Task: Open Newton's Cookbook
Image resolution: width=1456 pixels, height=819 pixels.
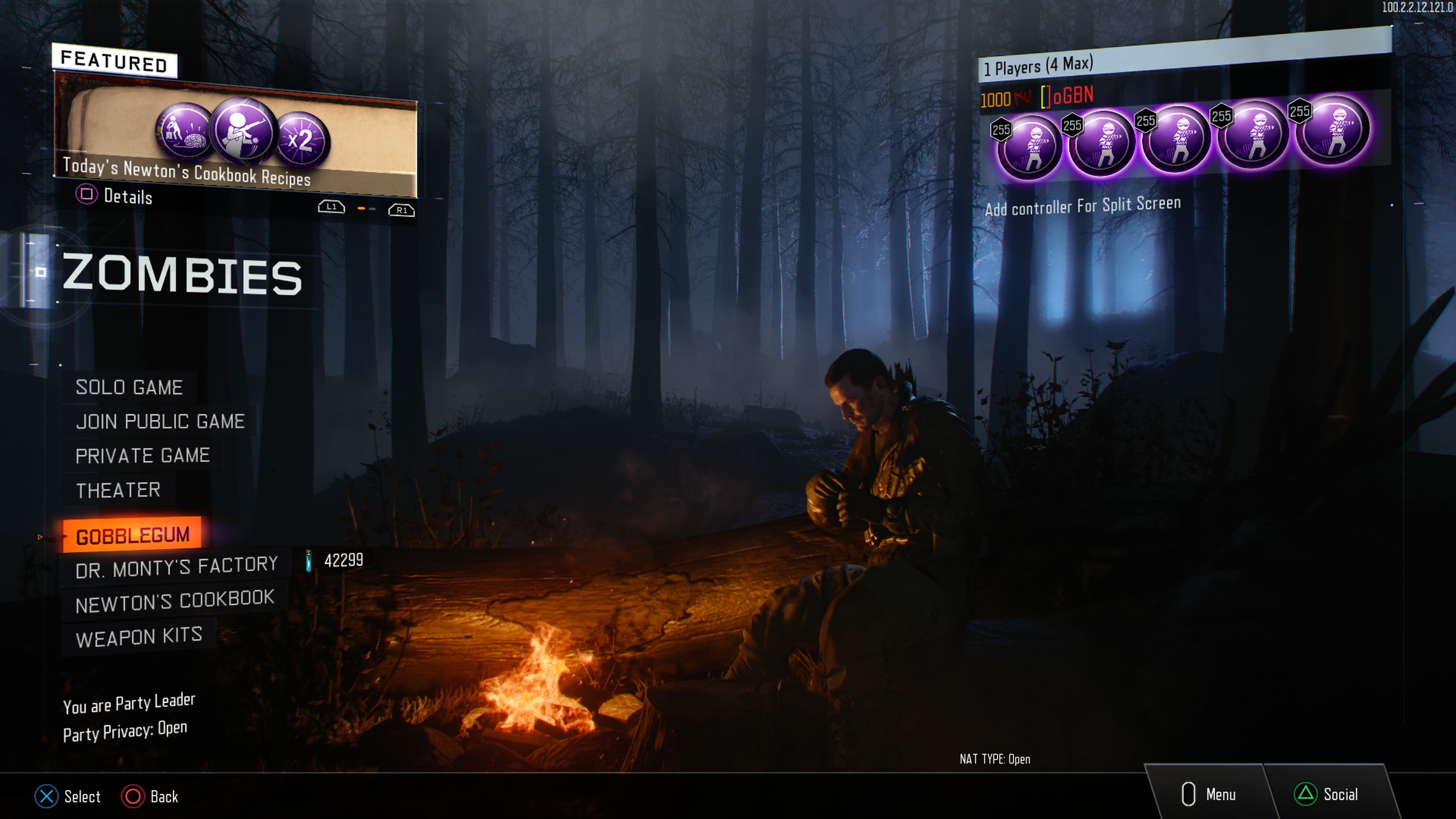Action: pyautogui.click(x=175, y=601)
